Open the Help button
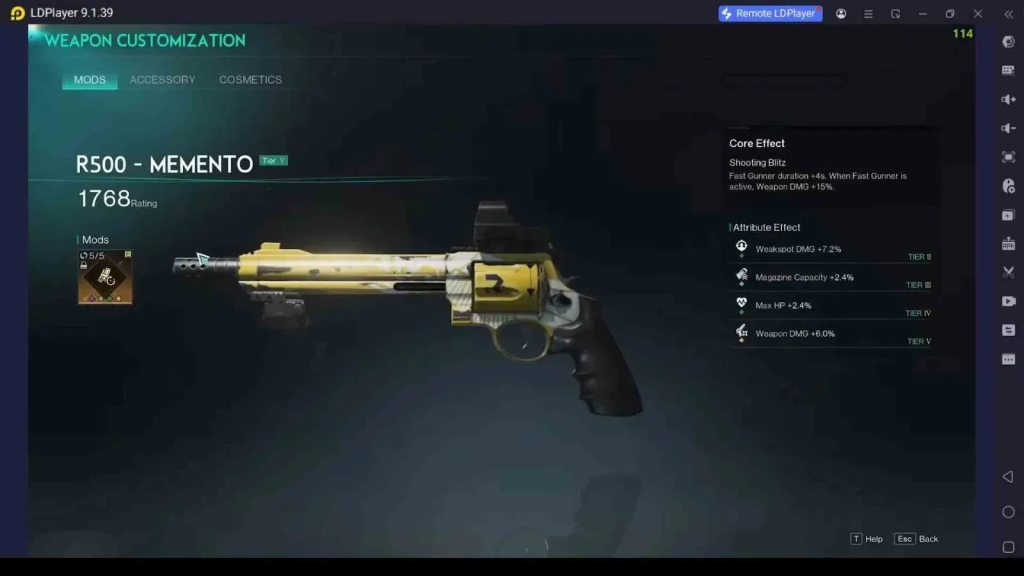The image size is (1024, 576). [867, 539]
